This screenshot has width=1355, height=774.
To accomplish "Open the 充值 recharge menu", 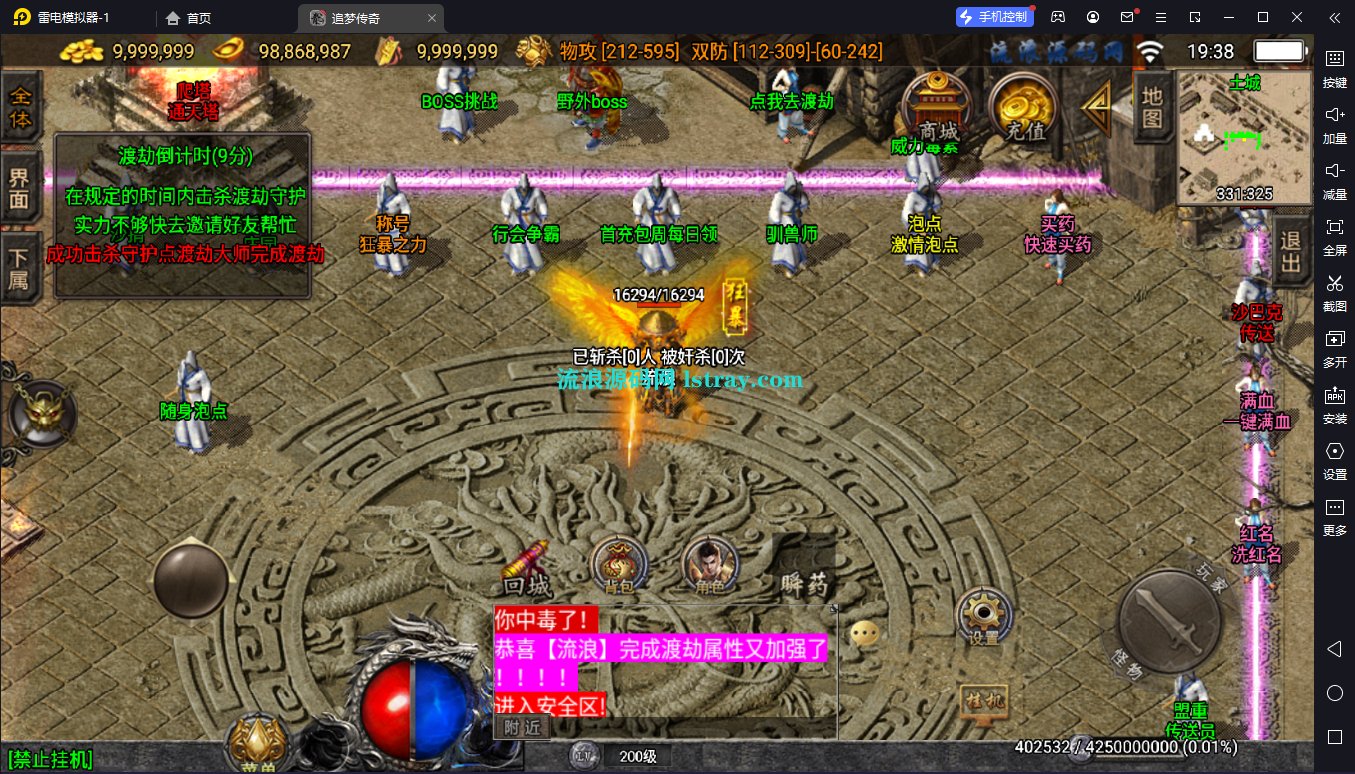I will coord(1024,109).
